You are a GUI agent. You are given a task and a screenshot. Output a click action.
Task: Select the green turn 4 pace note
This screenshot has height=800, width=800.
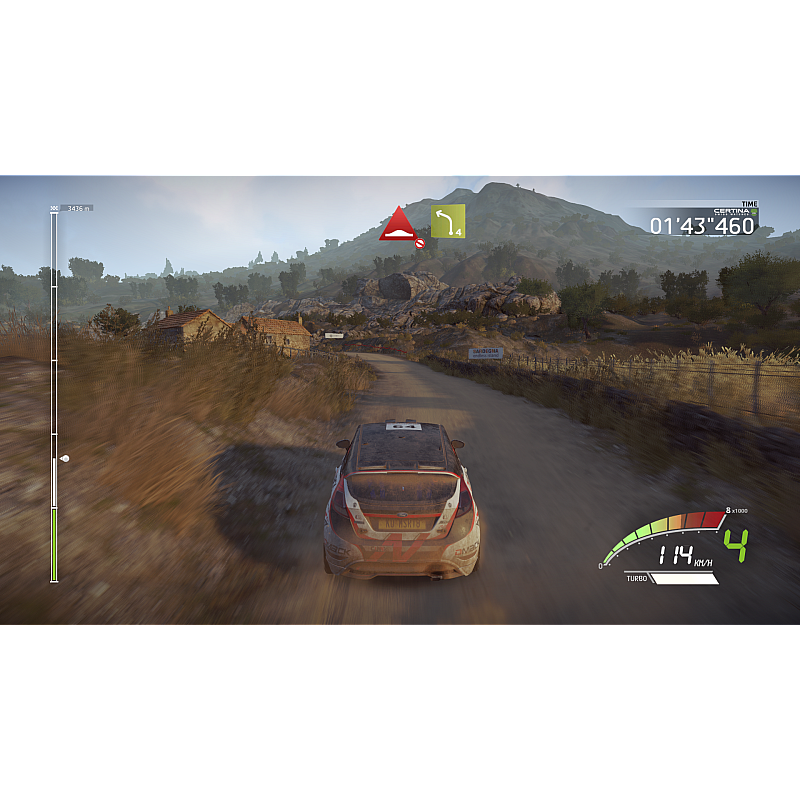point(448,221)
